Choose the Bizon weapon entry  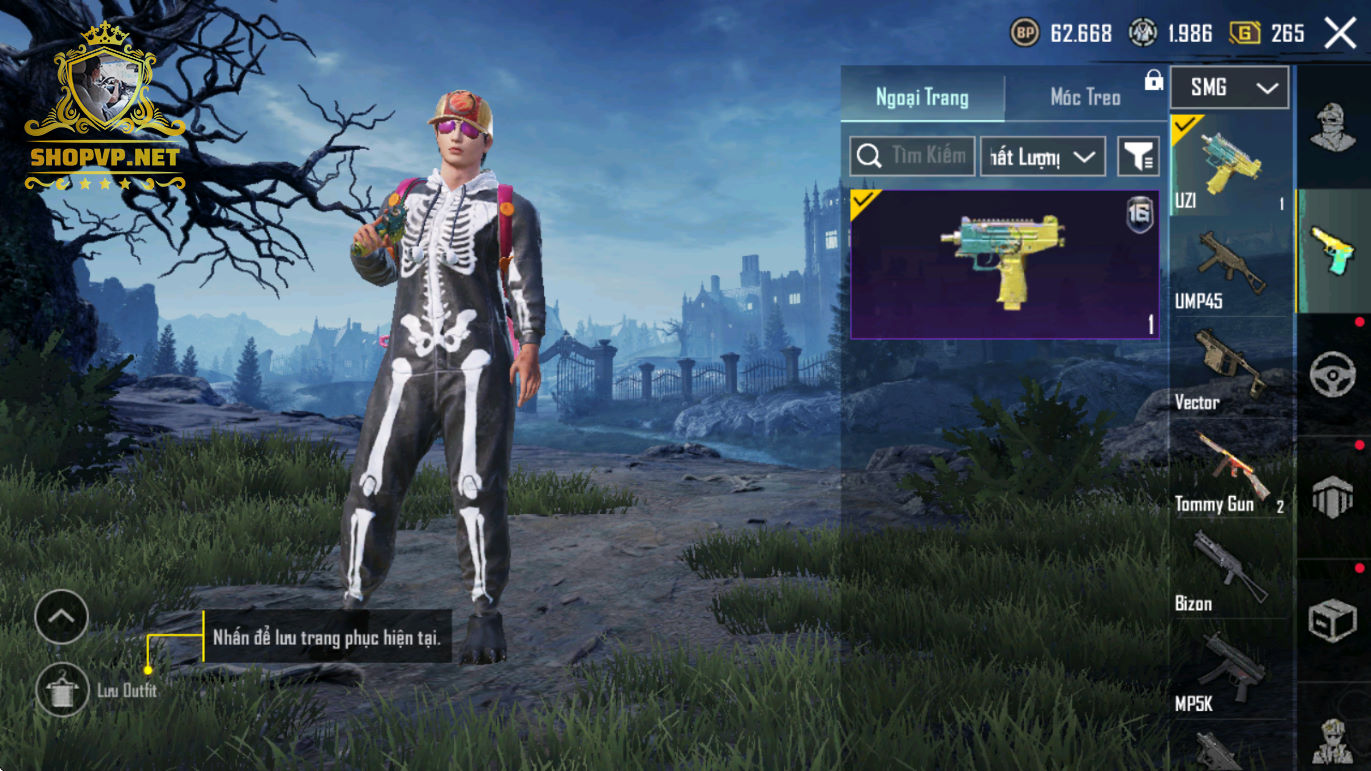click(x=1229, y=571)
